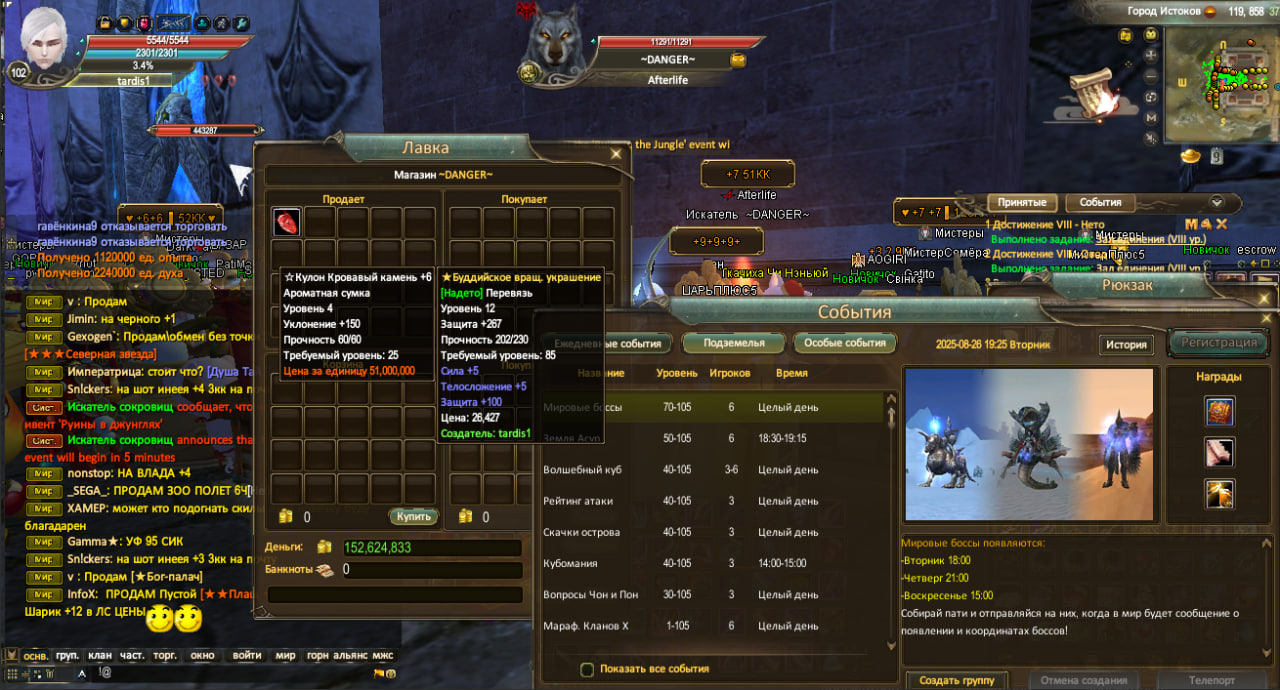Click the glowing scroll notification icon
This screenshot has height=690, width=1280.
tap(1098, 90)
